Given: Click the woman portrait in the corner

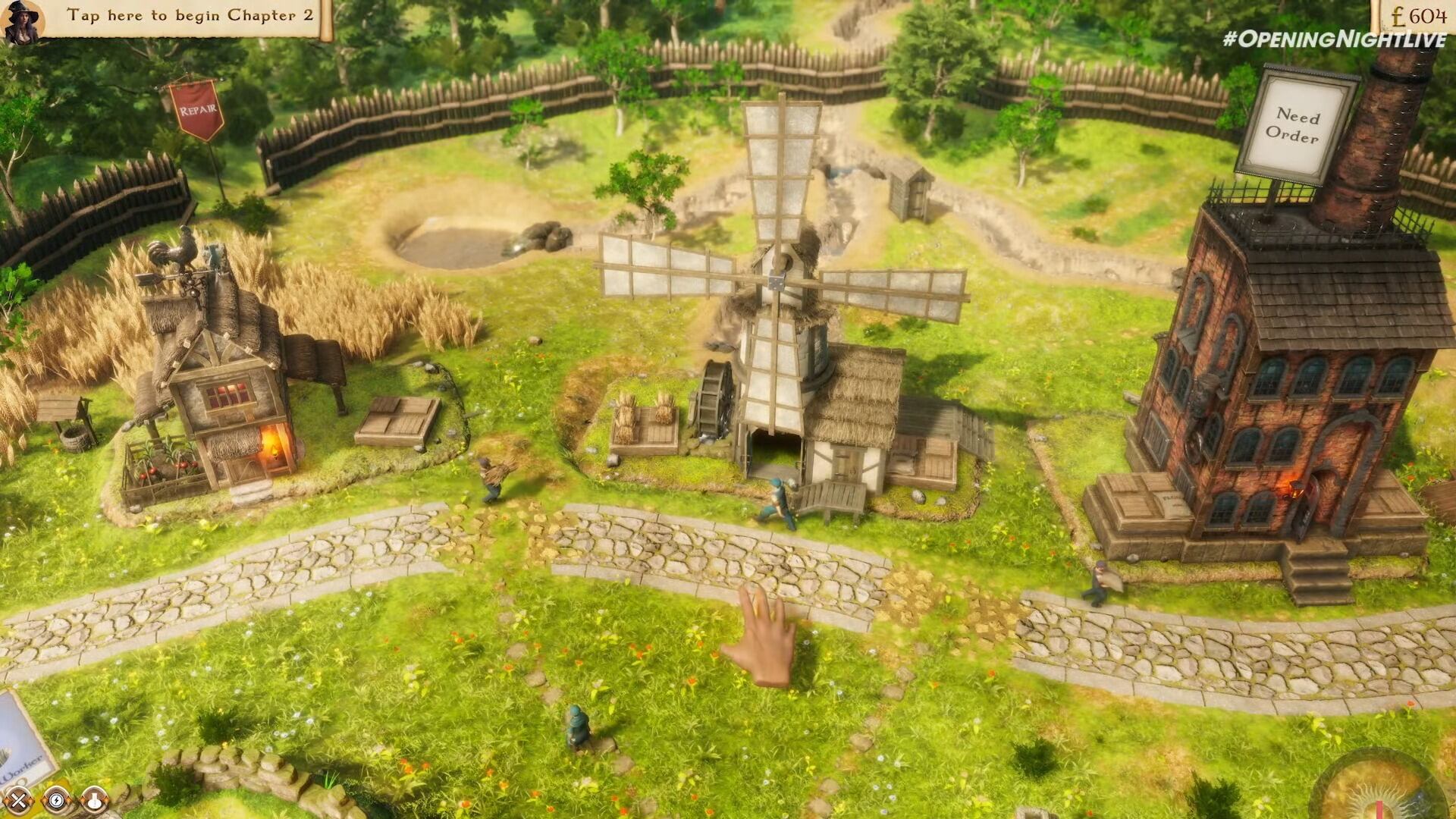Looking at the screenshot, I should [x=21, y=20].
